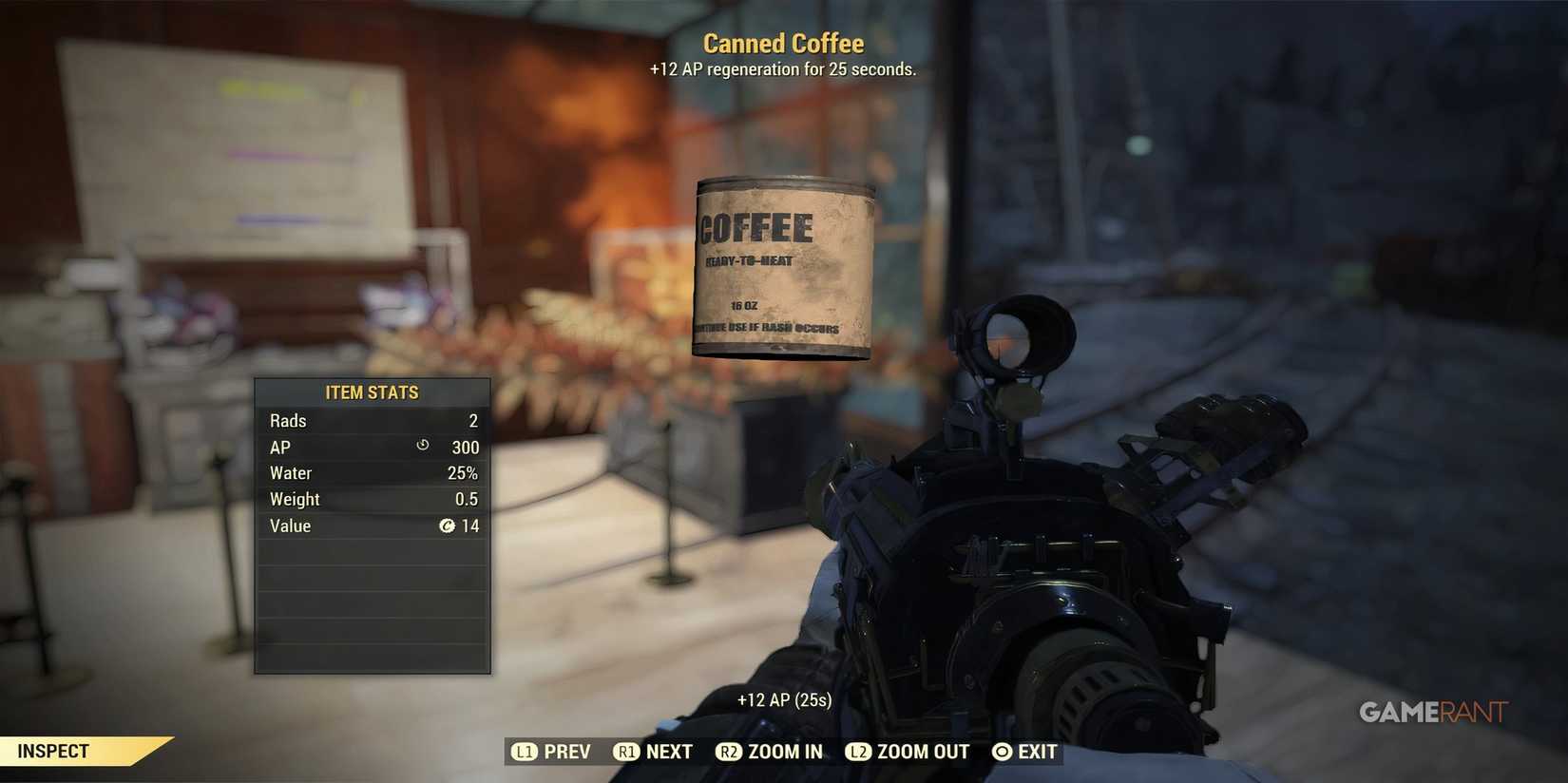Click the Rads stat row
Screen dimensions: 1568x783
pos(372,420)
